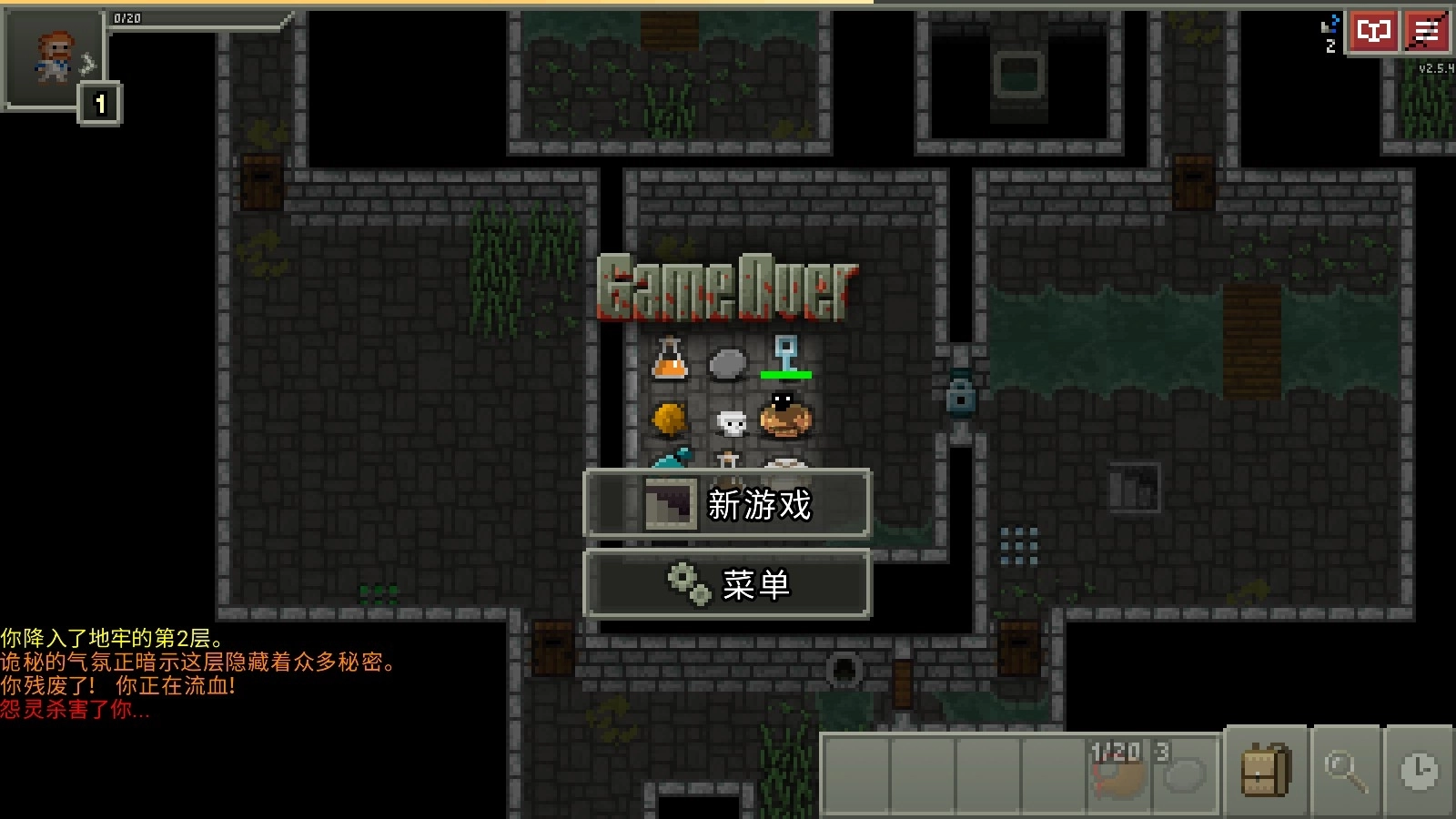
Task: Click the grey rock item under the title
Action: [x=728, y=364]
